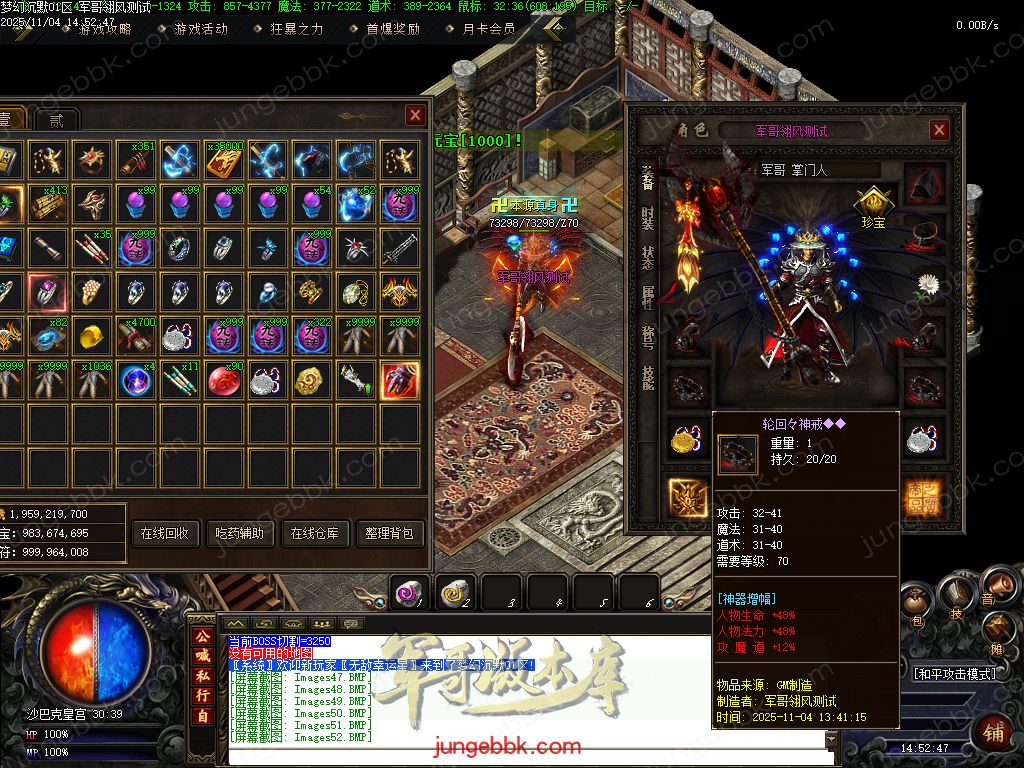Click the 珍宝 treasure icon
The width and height of the screenshot is (1024, 768).
[x=872, y=203]
